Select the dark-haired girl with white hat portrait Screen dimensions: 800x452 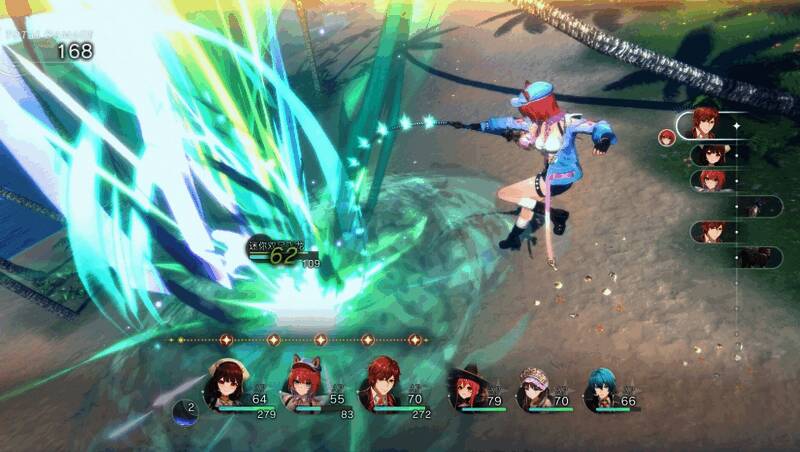[x=225, y=385]
